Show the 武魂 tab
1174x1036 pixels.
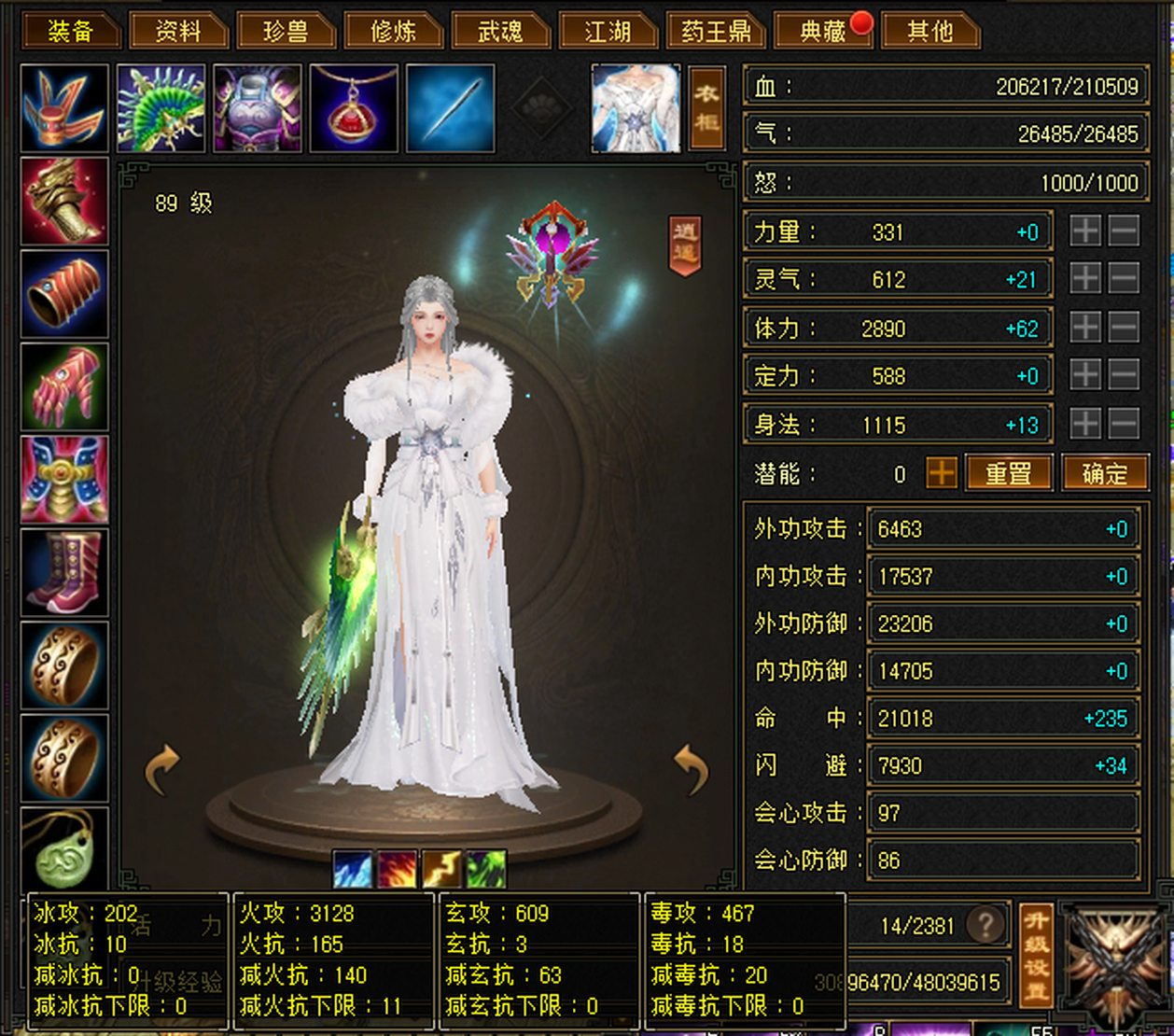(500, 32)
